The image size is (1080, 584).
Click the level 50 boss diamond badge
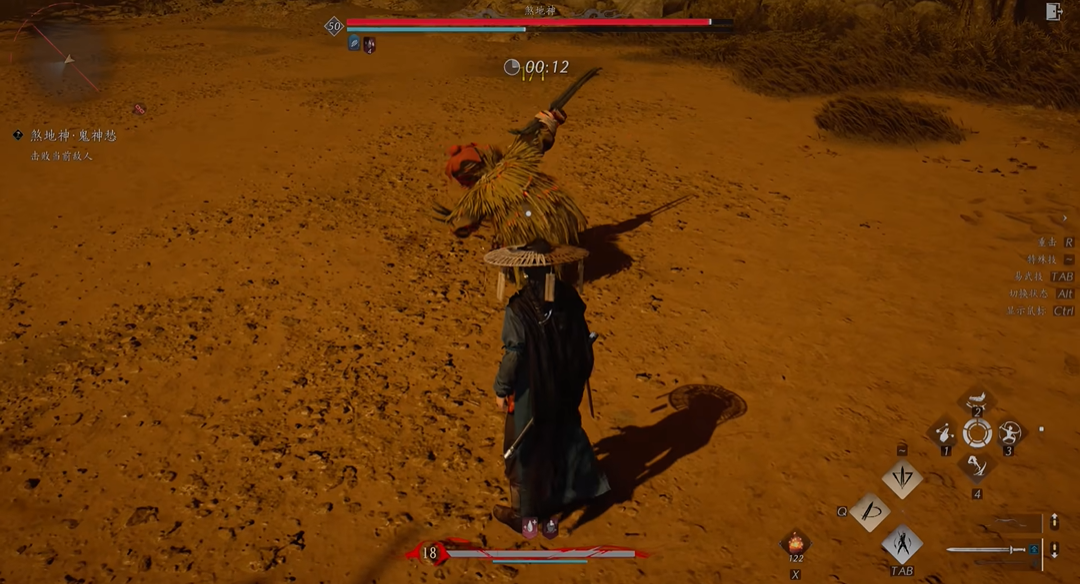[x=334, y=26]
